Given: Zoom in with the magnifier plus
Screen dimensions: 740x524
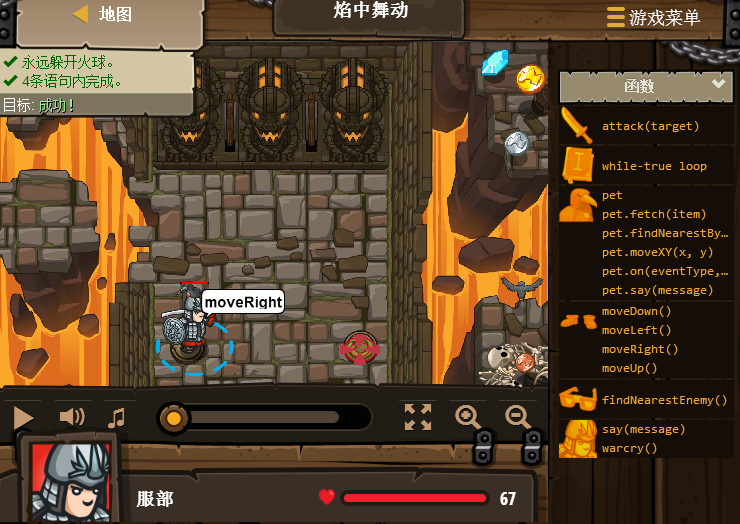Looking at the screenshot, I should point(468,417).
